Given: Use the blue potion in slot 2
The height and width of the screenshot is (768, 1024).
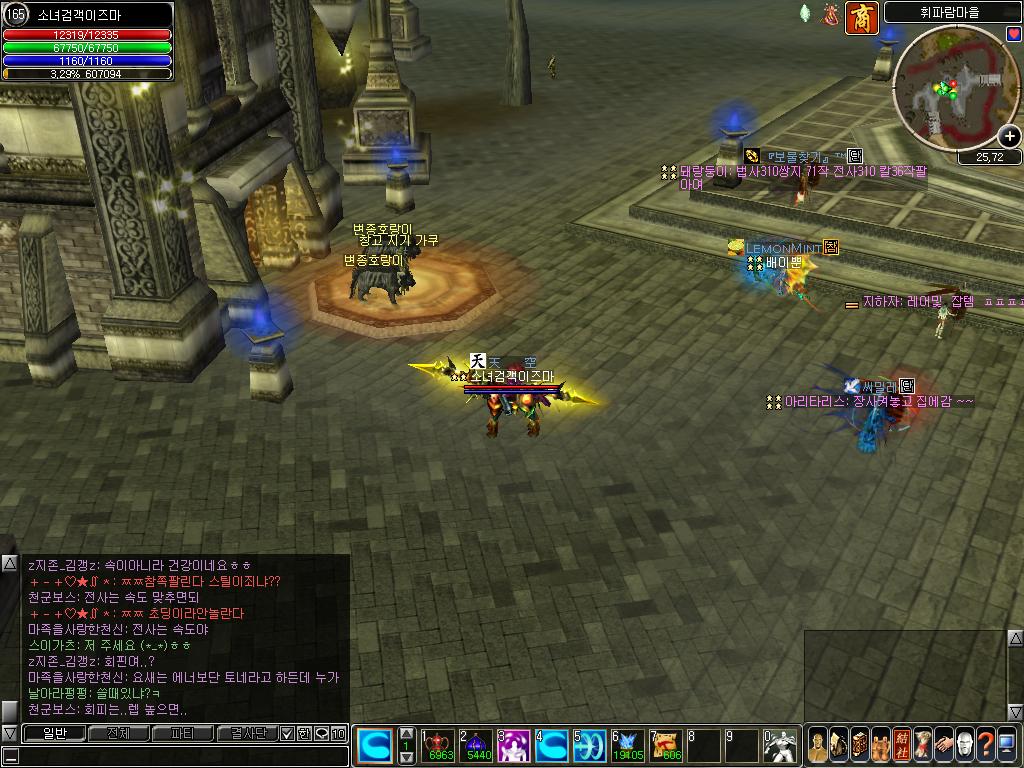Looking at the screenshot, I should pyautogui.click(x=478, y=745).
